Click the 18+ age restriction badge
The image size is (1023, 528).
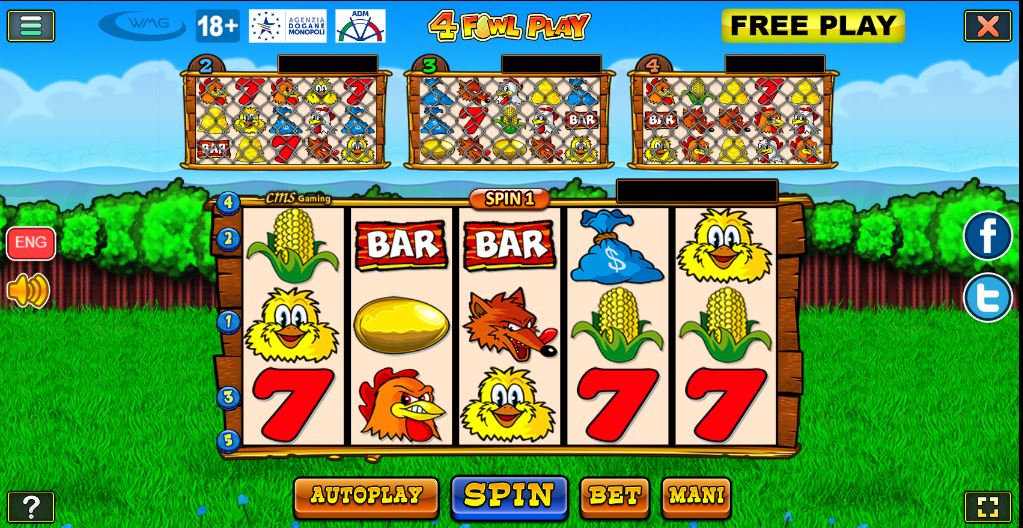click(x=217, y=26)
